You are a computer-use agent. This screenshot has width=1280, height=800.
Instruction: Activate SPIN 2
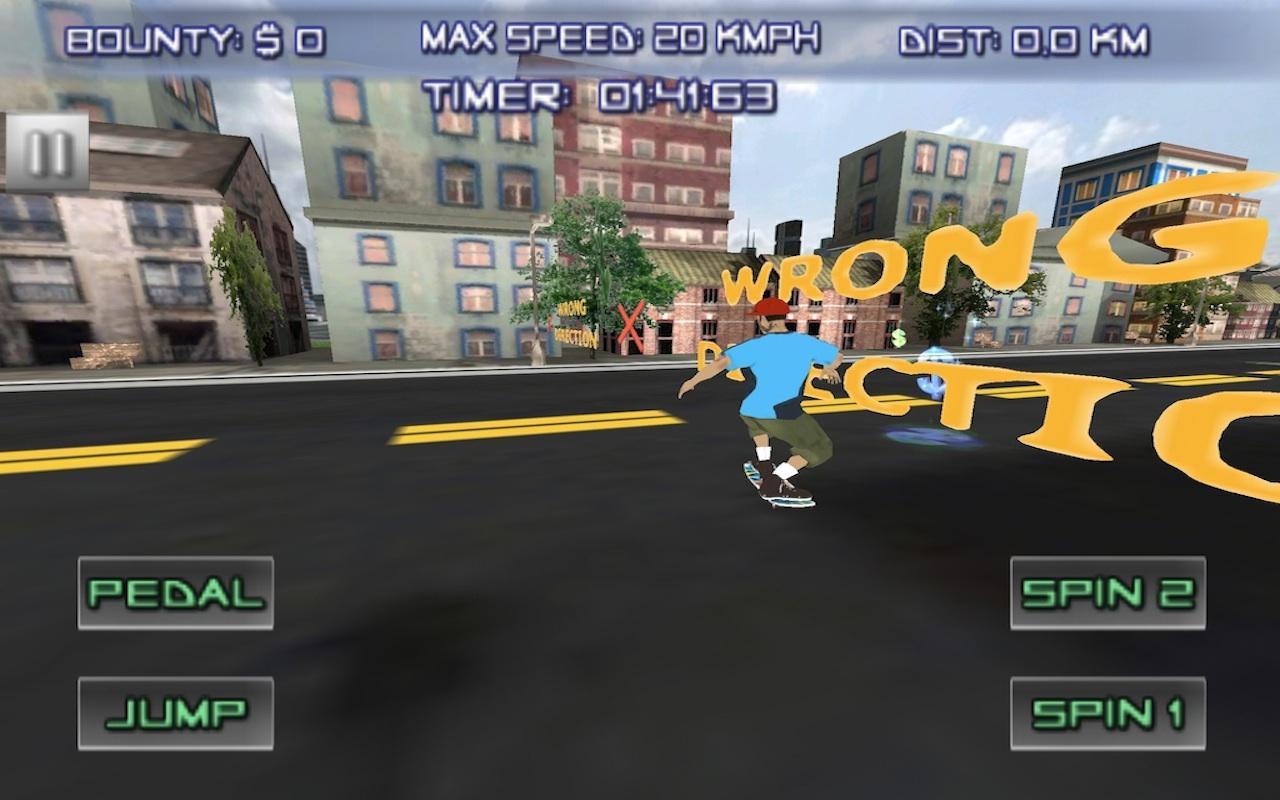1108,592
